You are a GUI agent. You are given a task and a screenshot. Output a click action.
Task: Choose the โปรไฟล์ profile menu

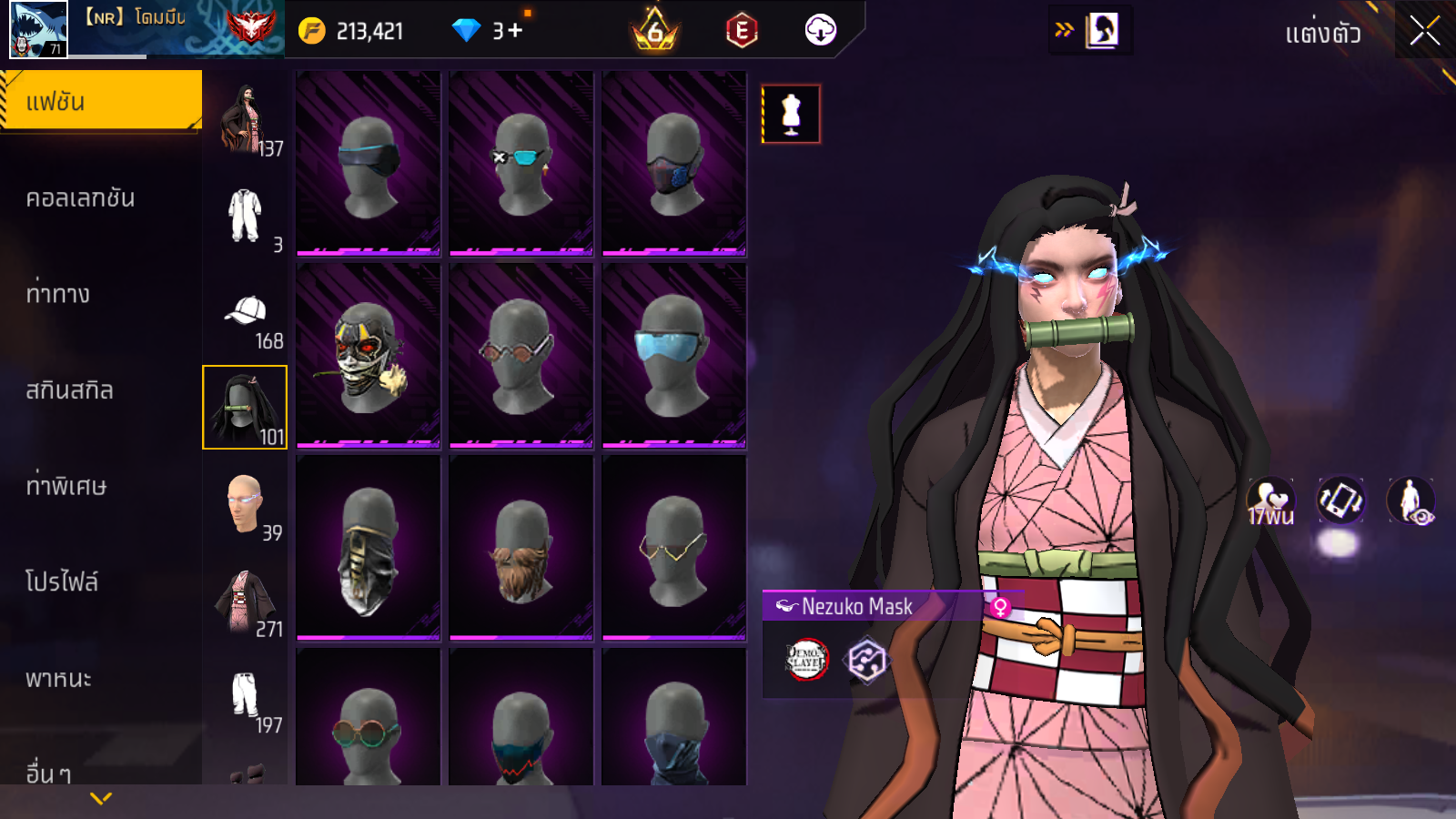62,581
